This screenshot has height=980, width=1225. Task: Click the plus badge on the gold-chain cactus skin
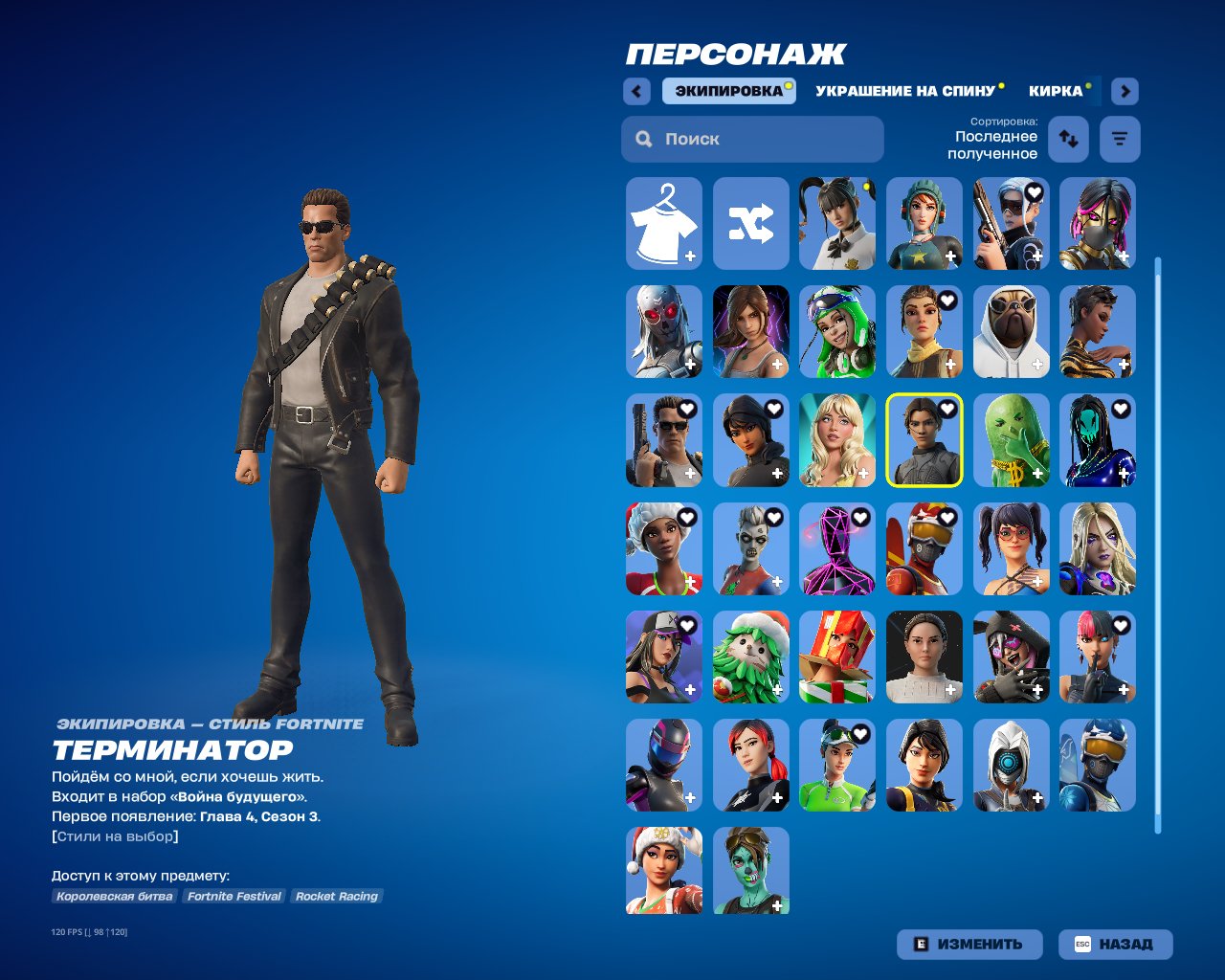pyautogui.click(x=1038, y=474)
